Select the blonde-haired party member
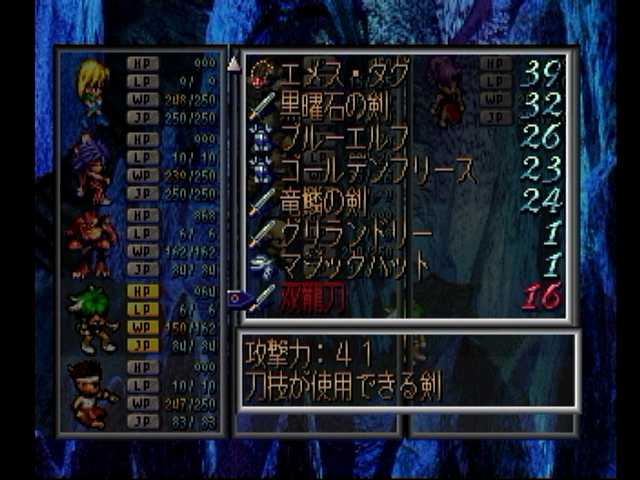This screenshot has width=640, height=480. (93, 90)
